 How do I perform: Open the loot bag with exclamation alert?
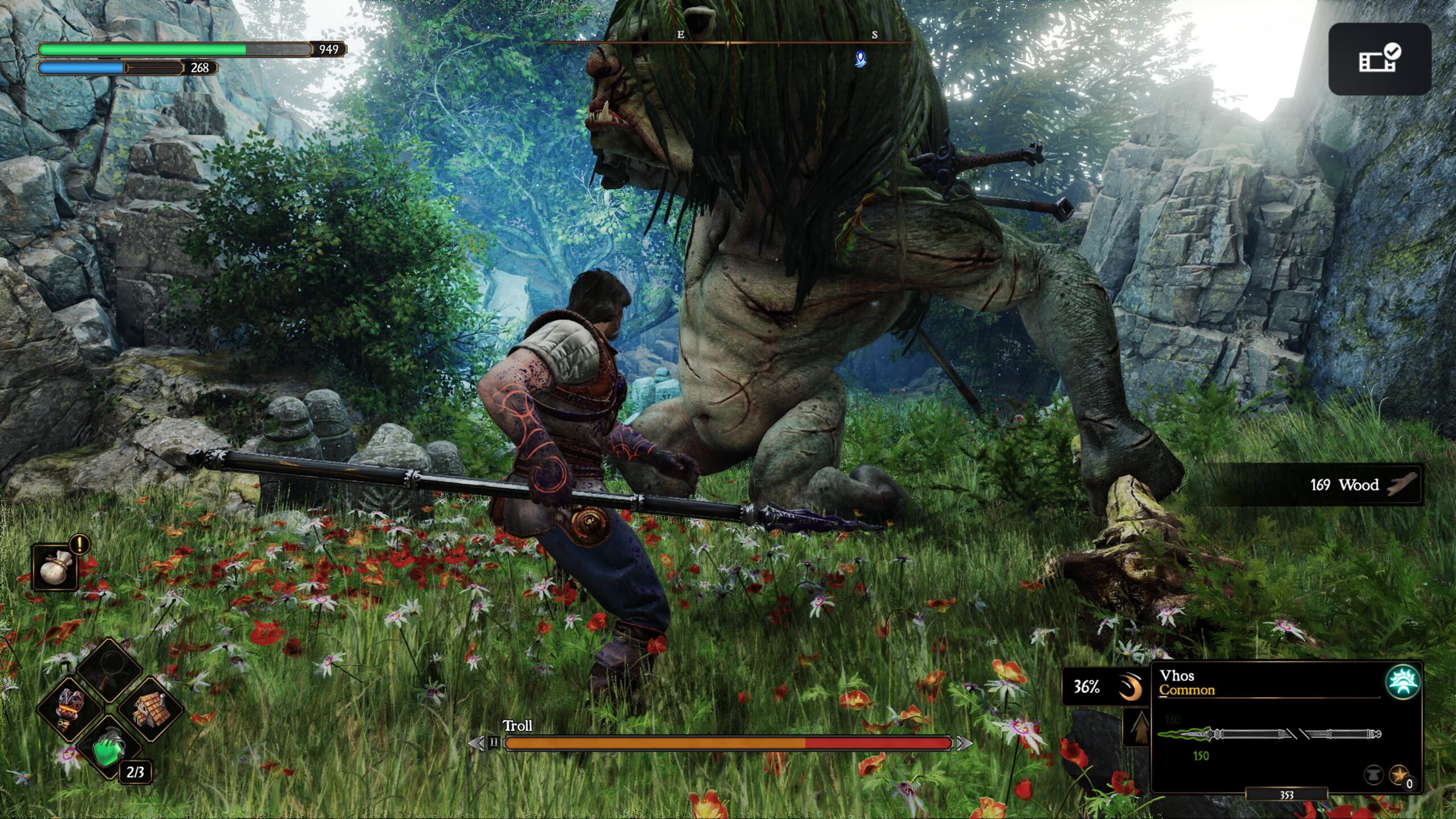click(55, 566)
